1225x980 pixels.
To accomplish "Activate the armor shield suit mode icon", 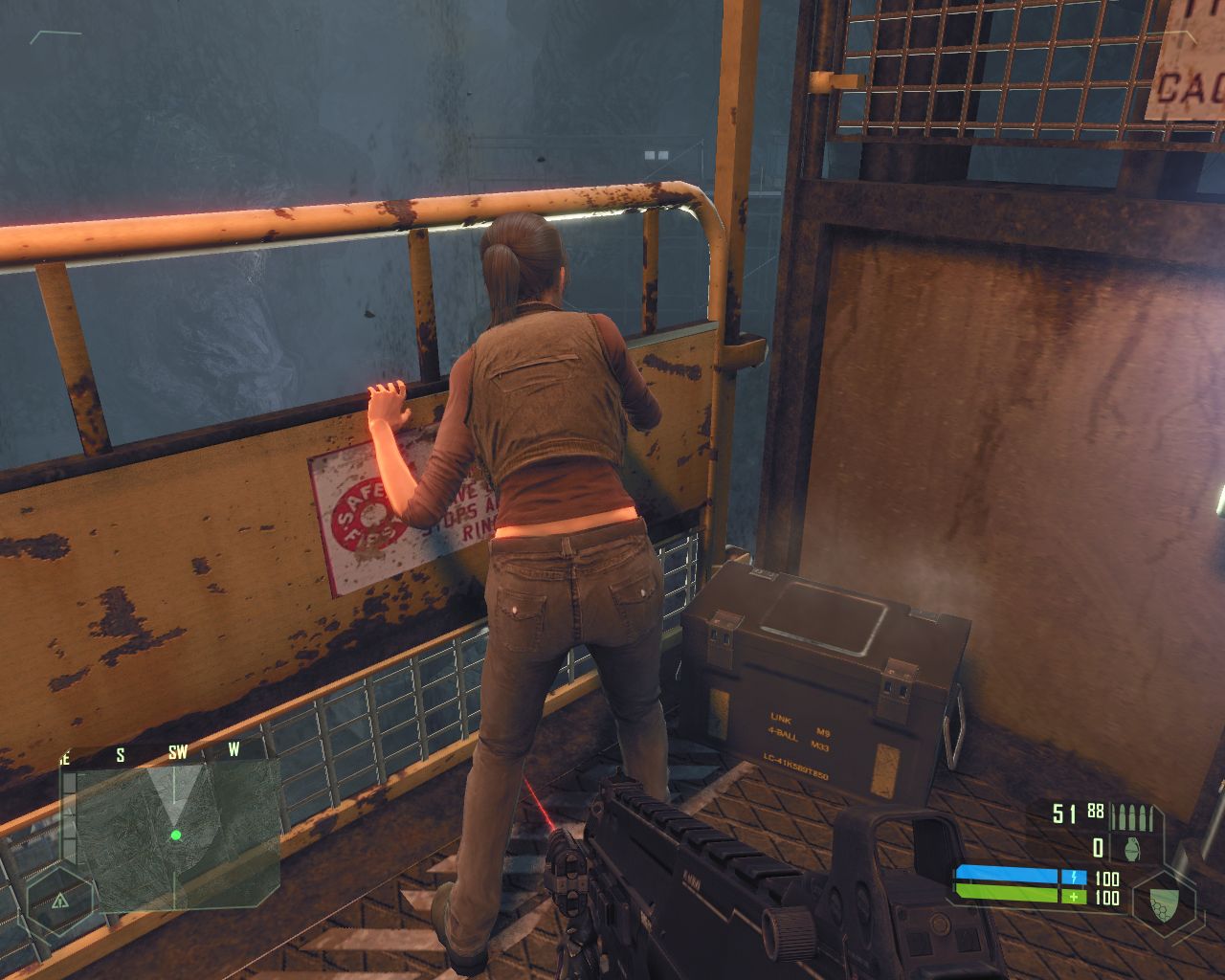I will [x=1164, y=902].
